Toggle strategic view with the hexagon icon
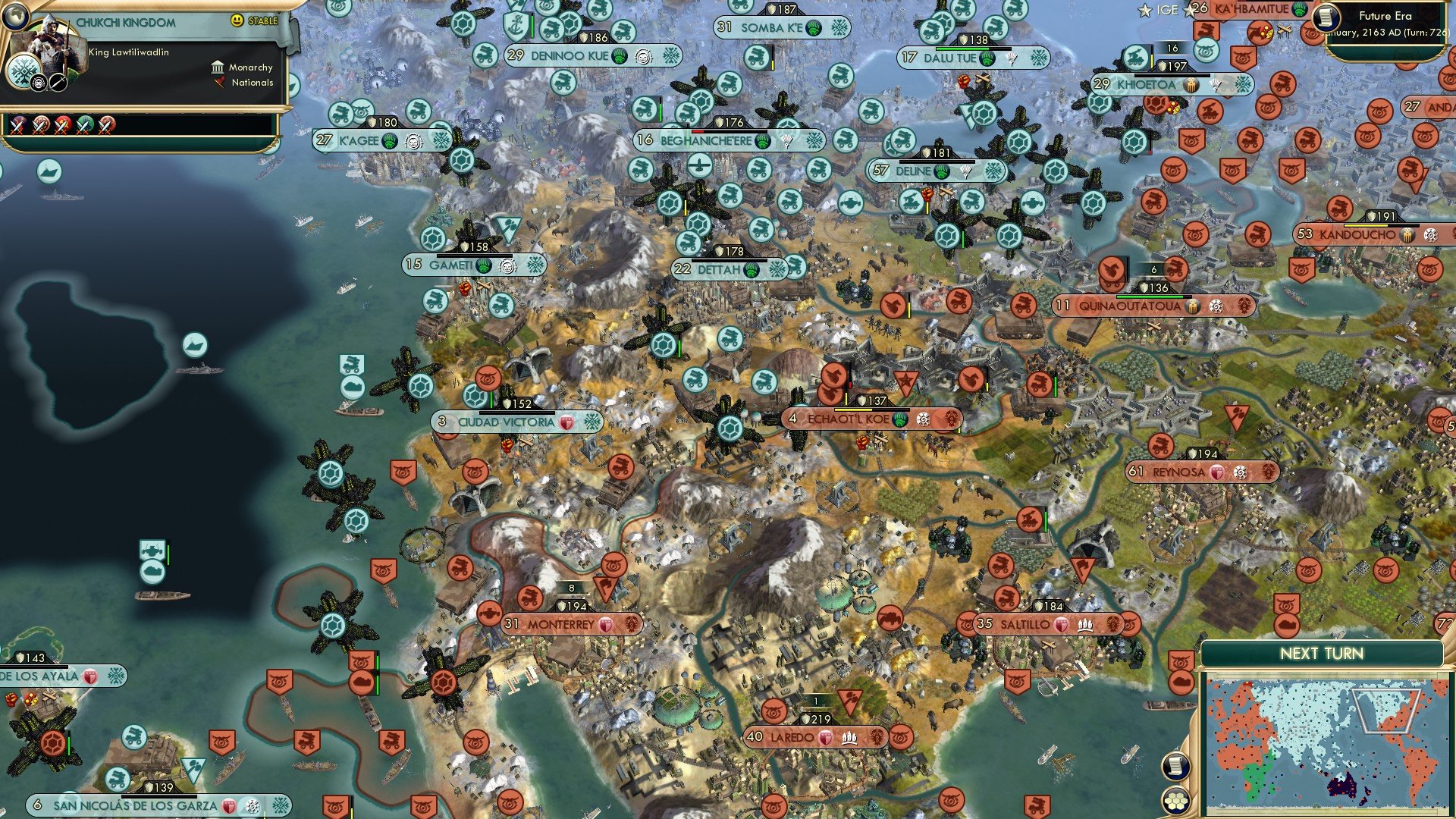The height and width of the screenshot is (819, 1456). [x=1176, y=802]
